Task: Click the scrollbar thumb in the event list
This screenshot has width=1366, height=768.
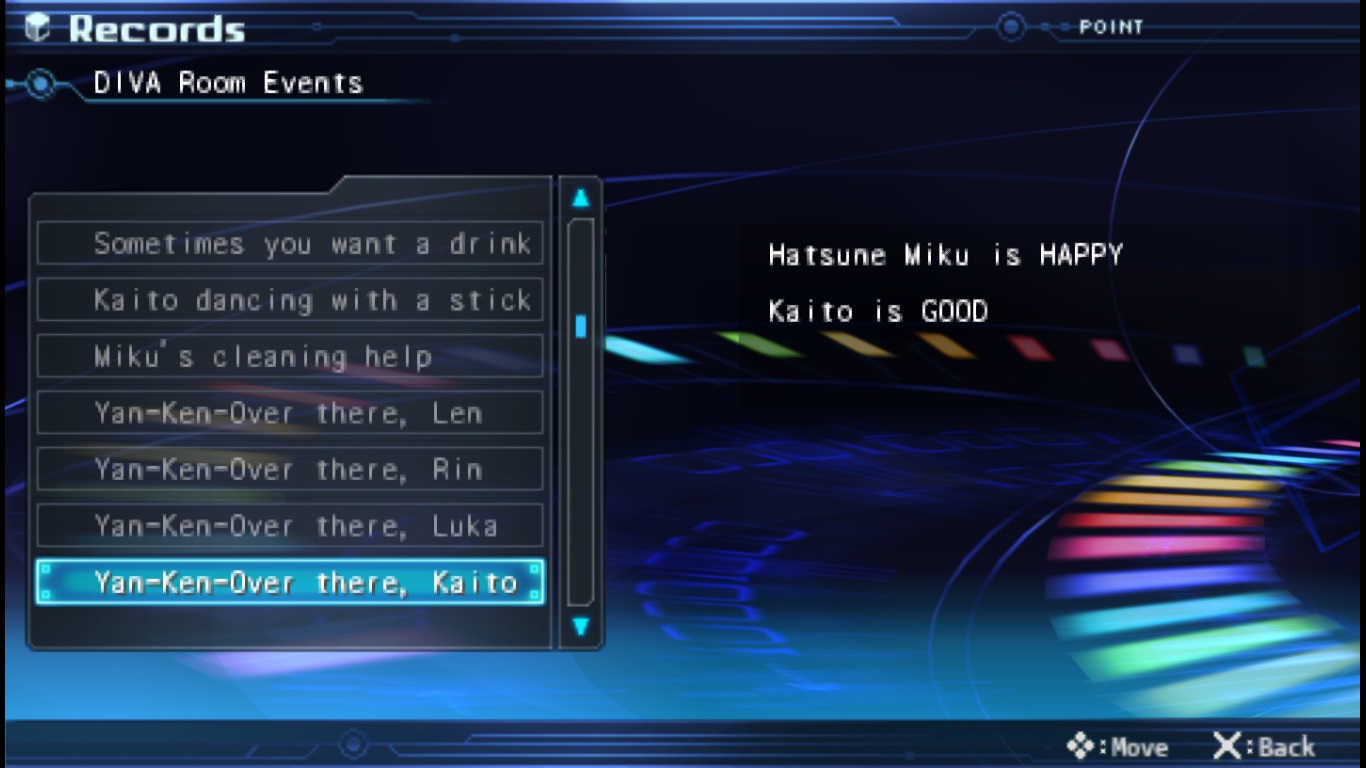Action: click(x=581, y=323)
